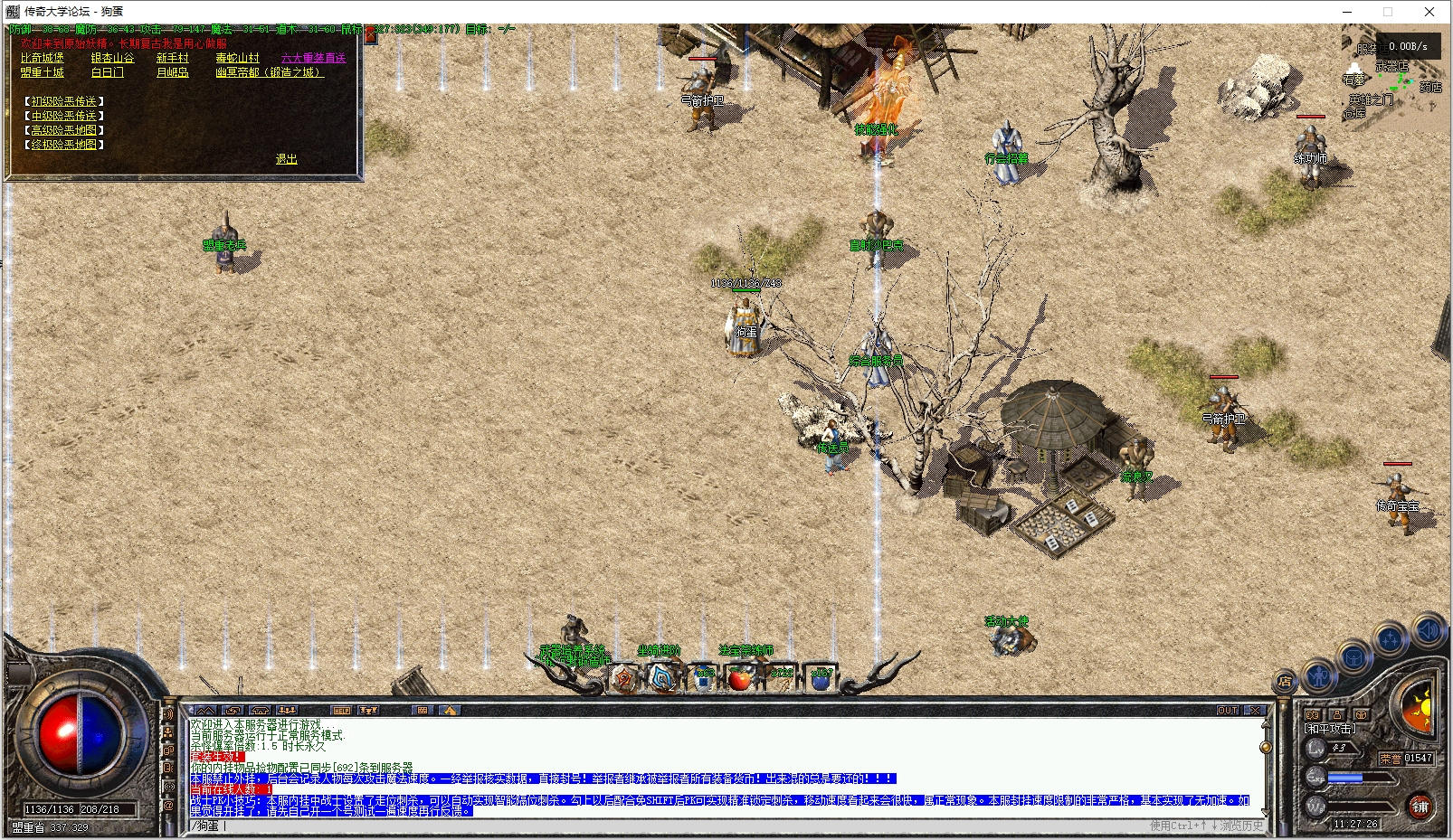Exit the teleport dialog via 退出
The width and height of the screenshot is (1453, 840).
286,159
